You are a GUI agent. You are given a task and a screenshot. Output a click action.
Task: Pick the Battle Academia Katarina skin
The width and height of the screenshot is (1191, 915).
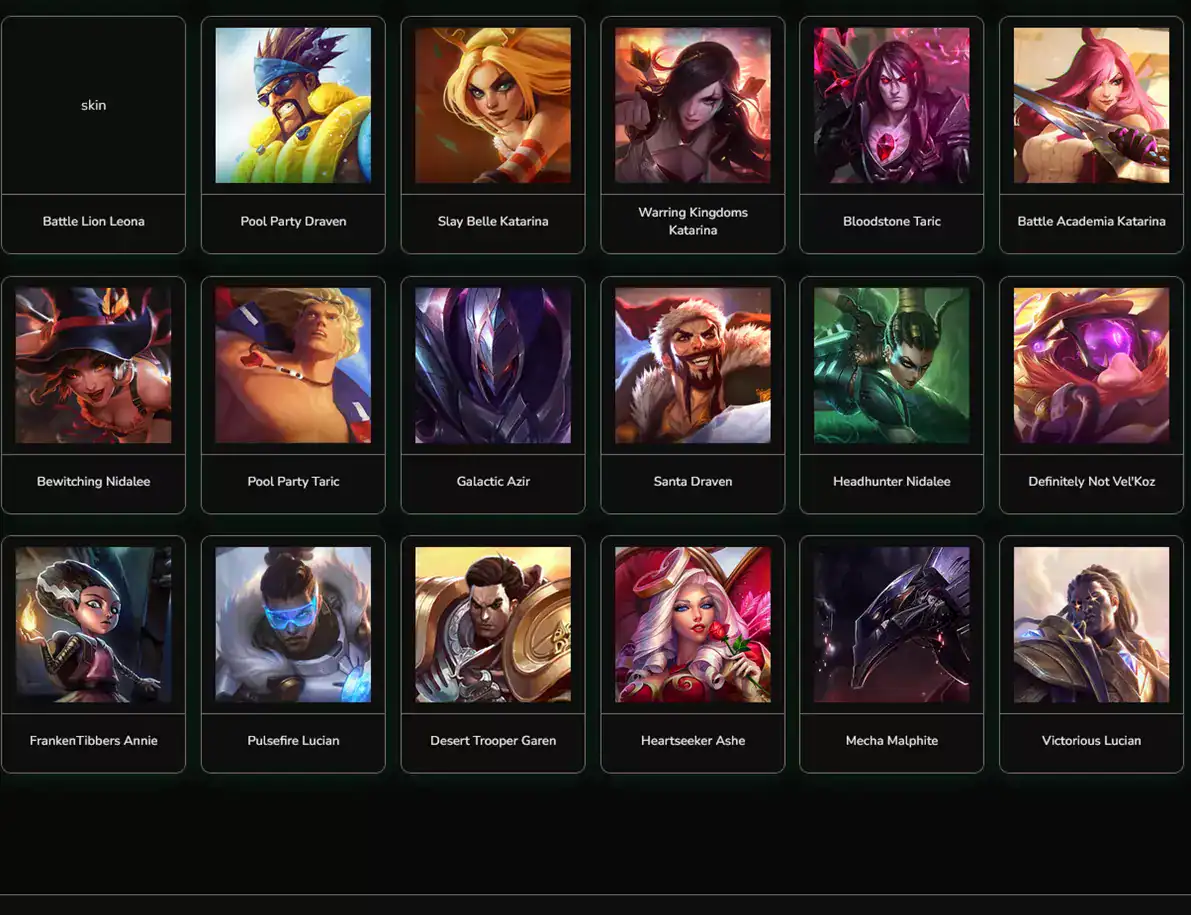pos(1091,135)
